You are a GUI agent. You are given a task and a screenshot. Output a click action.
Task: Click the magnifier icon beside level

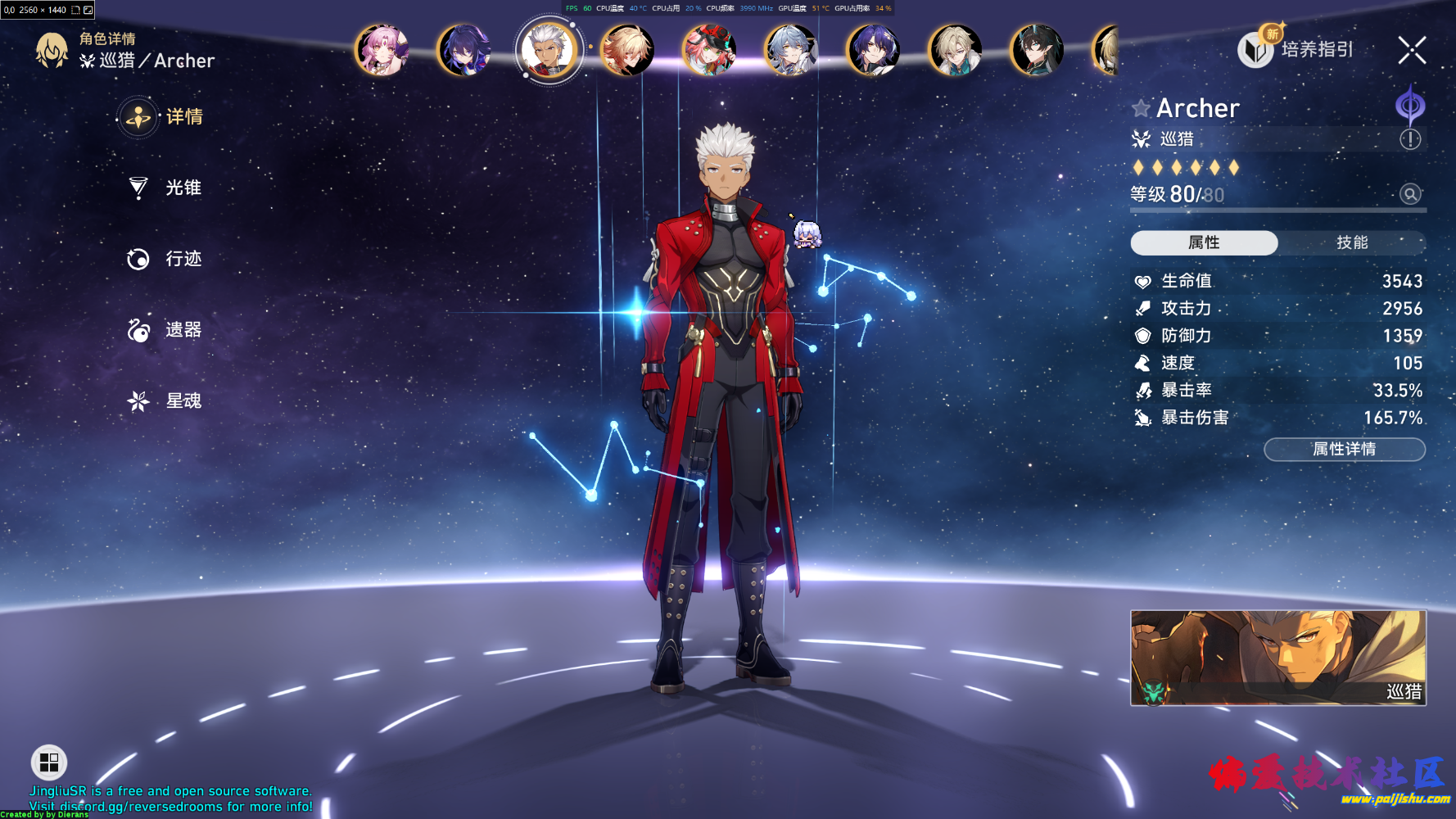(x=1410, y=194)
